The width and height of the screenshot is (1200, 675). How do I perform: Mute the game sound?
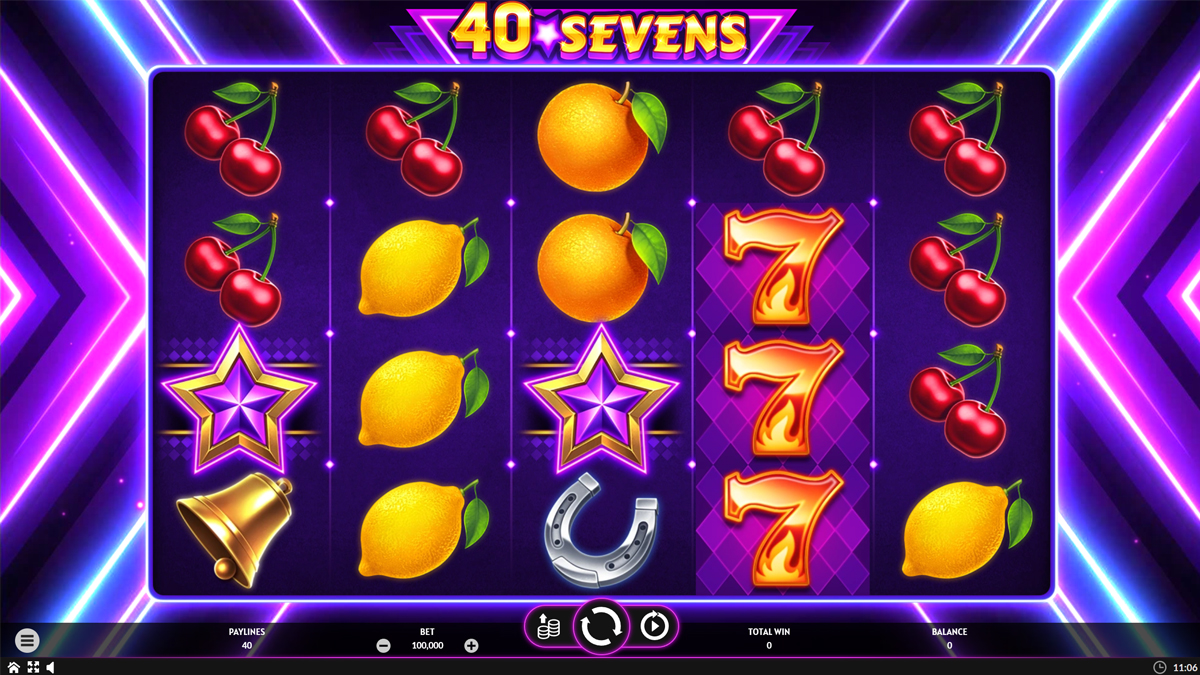[50, 667]
